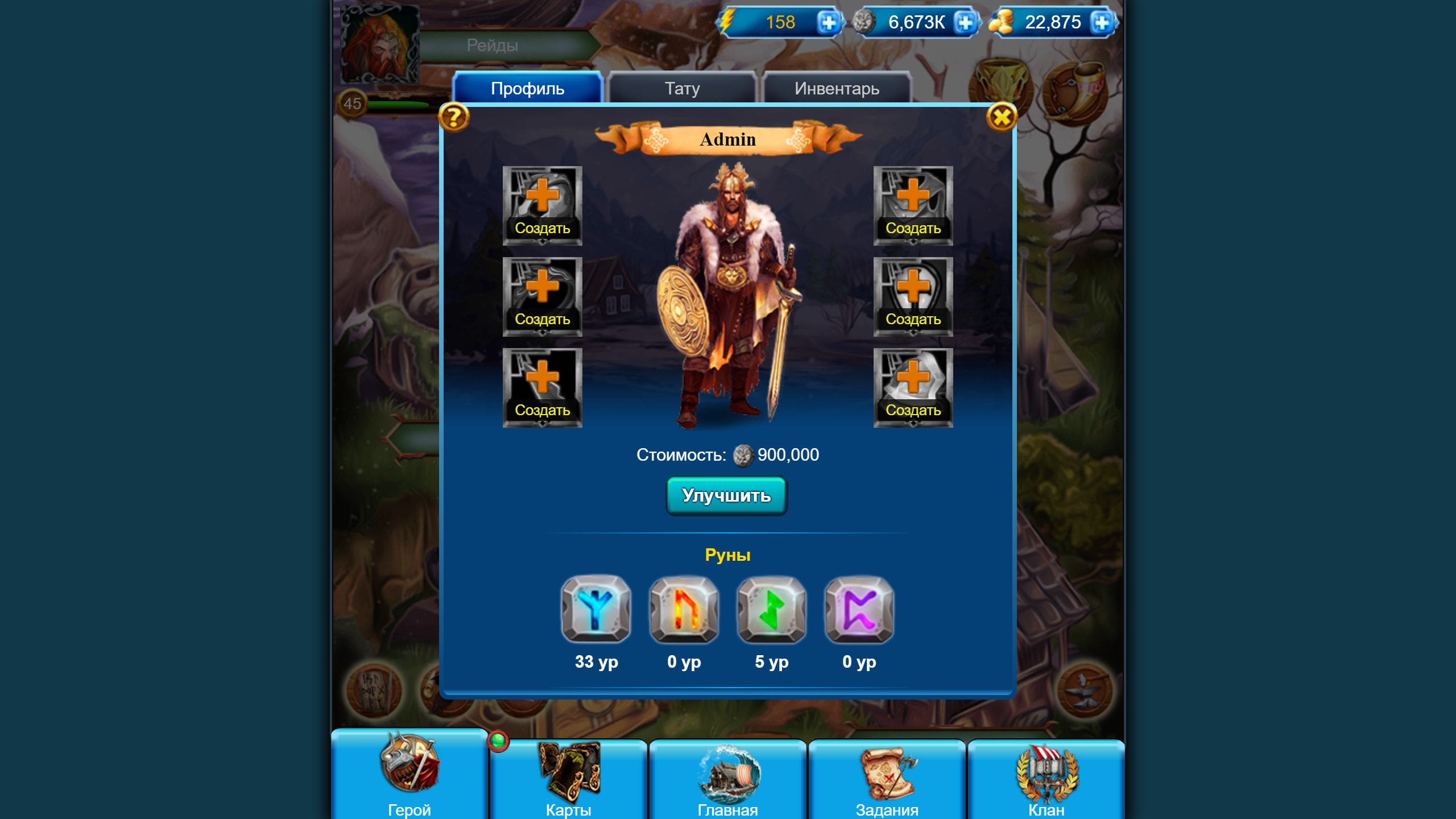The height and width of the screenshot is (819, 1456).
Task: Switch to the Тату tab
Action: point(682,88)
